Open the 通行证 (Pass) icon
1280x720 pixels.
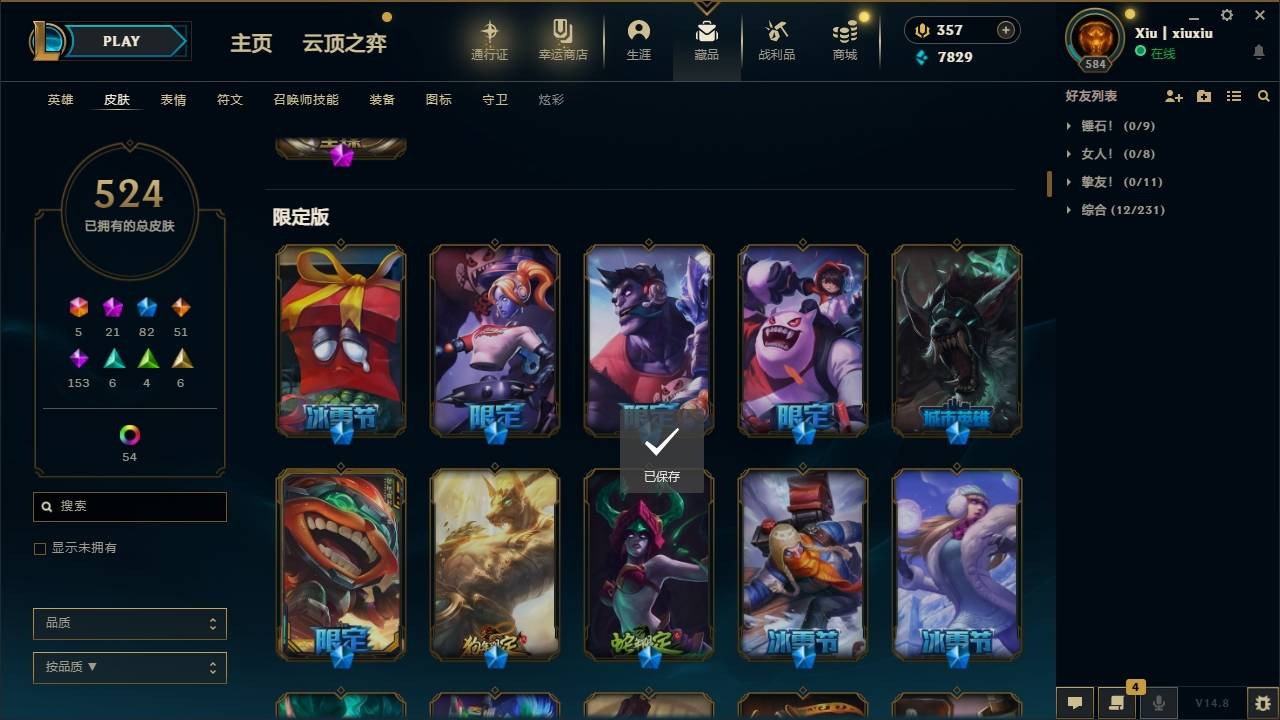pyautogui.click(x=490, y=40)
